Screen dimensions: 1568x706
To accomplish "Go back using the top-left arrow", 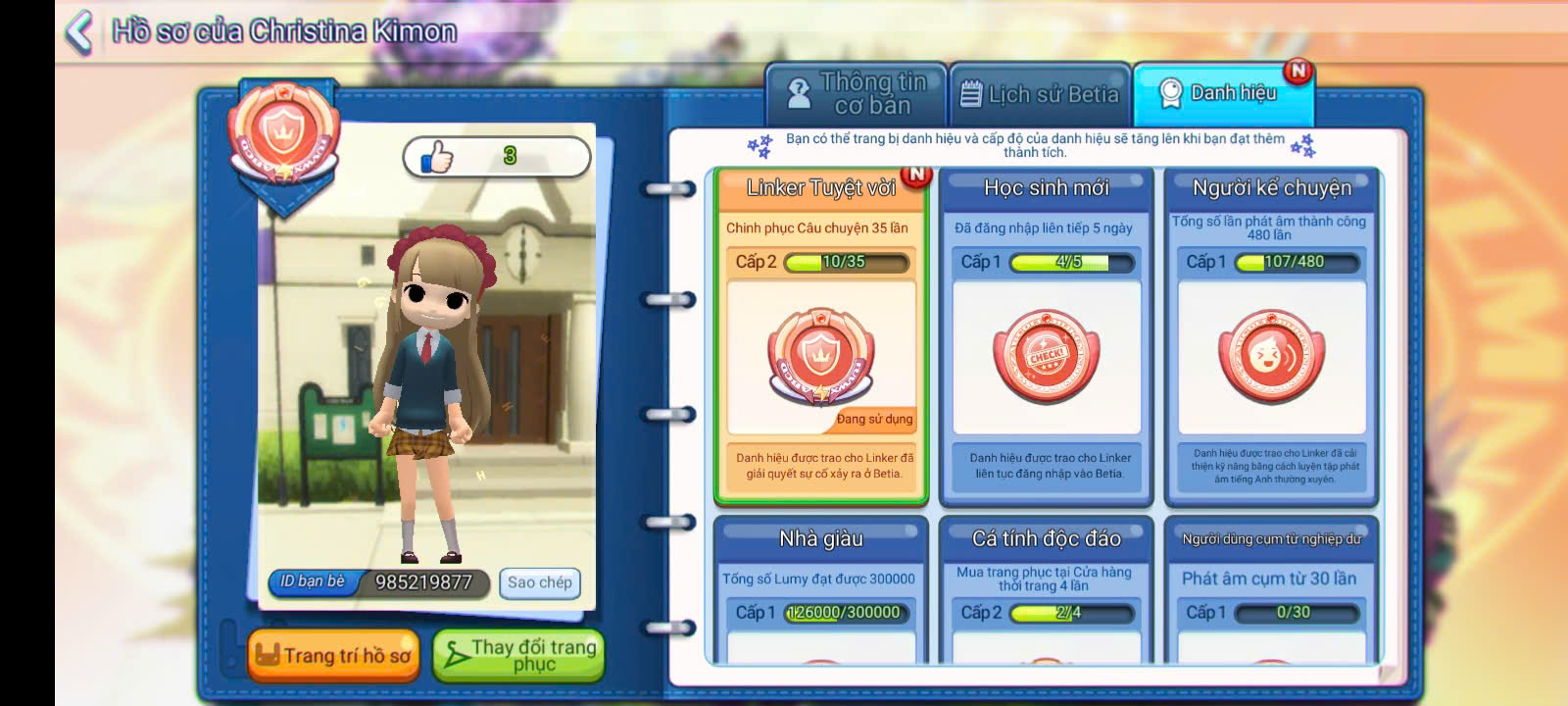I will coord(78,31).
